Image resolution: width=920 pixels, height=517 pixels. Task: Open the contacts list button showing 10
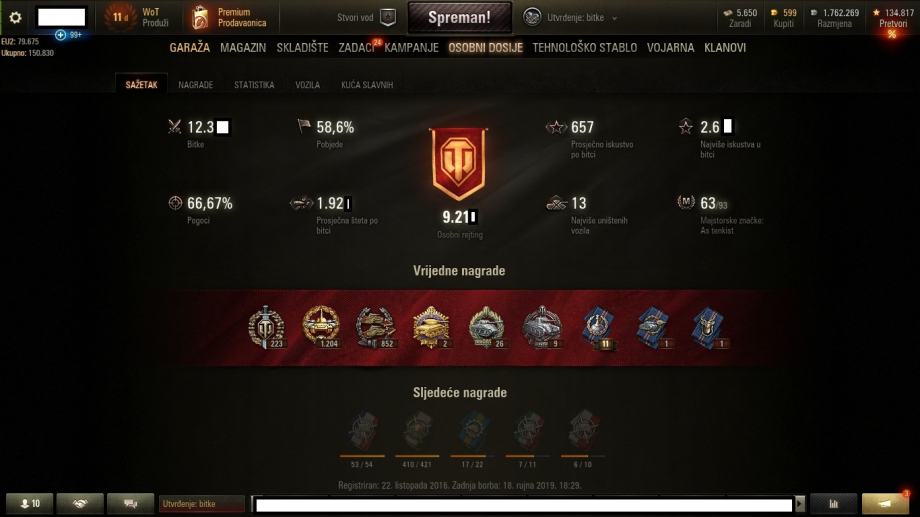pos(29,503)
